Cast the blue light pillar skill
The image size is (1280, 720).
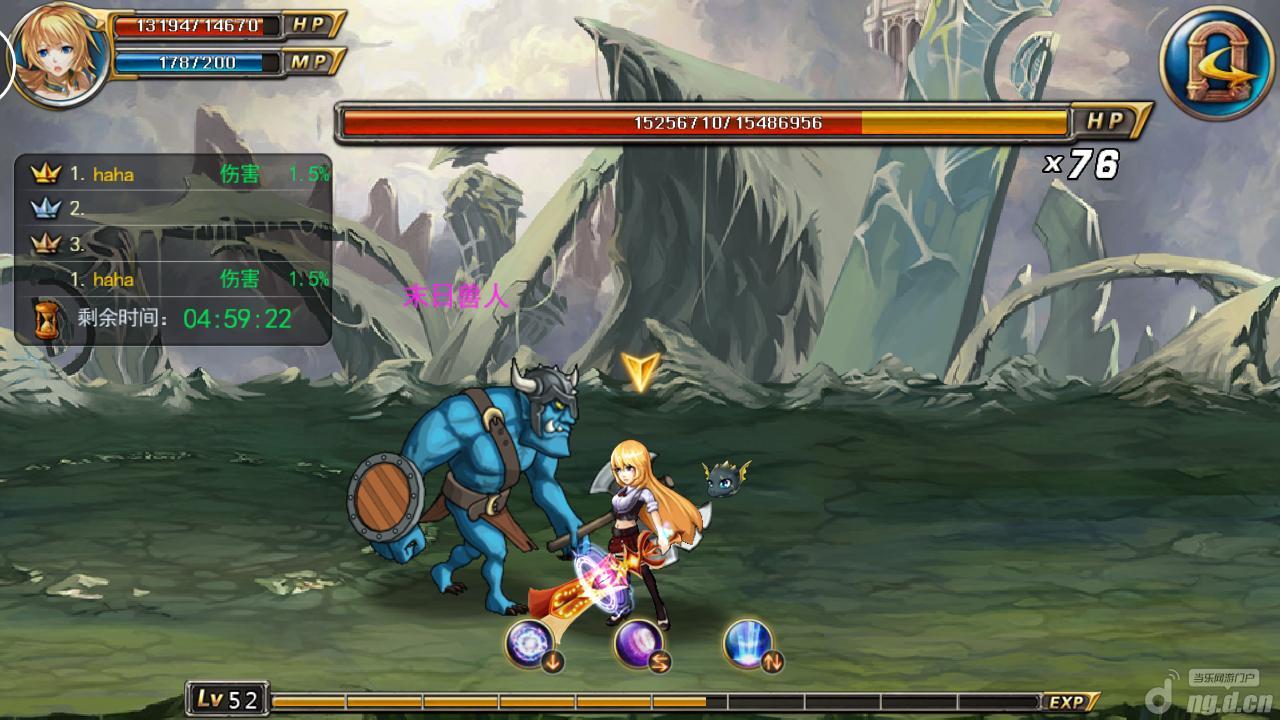tap(749, 643)
